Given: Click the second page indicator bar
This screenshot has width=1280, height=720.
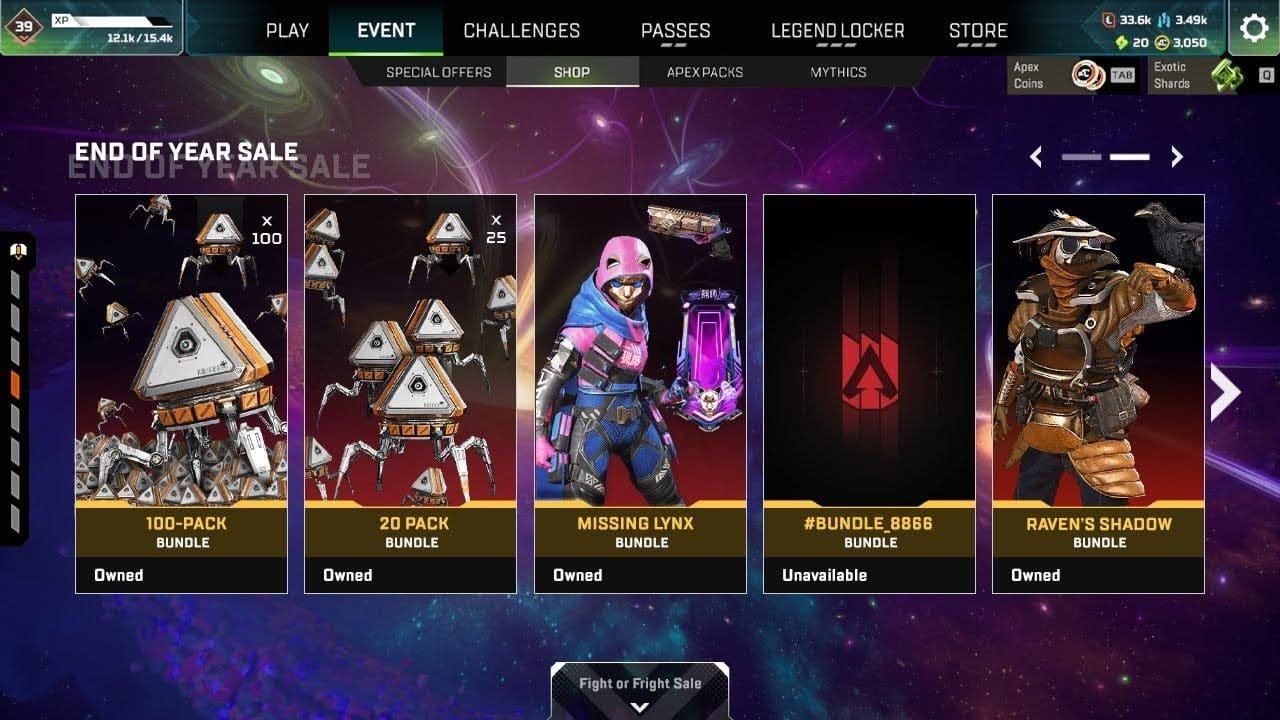Looking at the screenshot, I should tap(1128, 156).
